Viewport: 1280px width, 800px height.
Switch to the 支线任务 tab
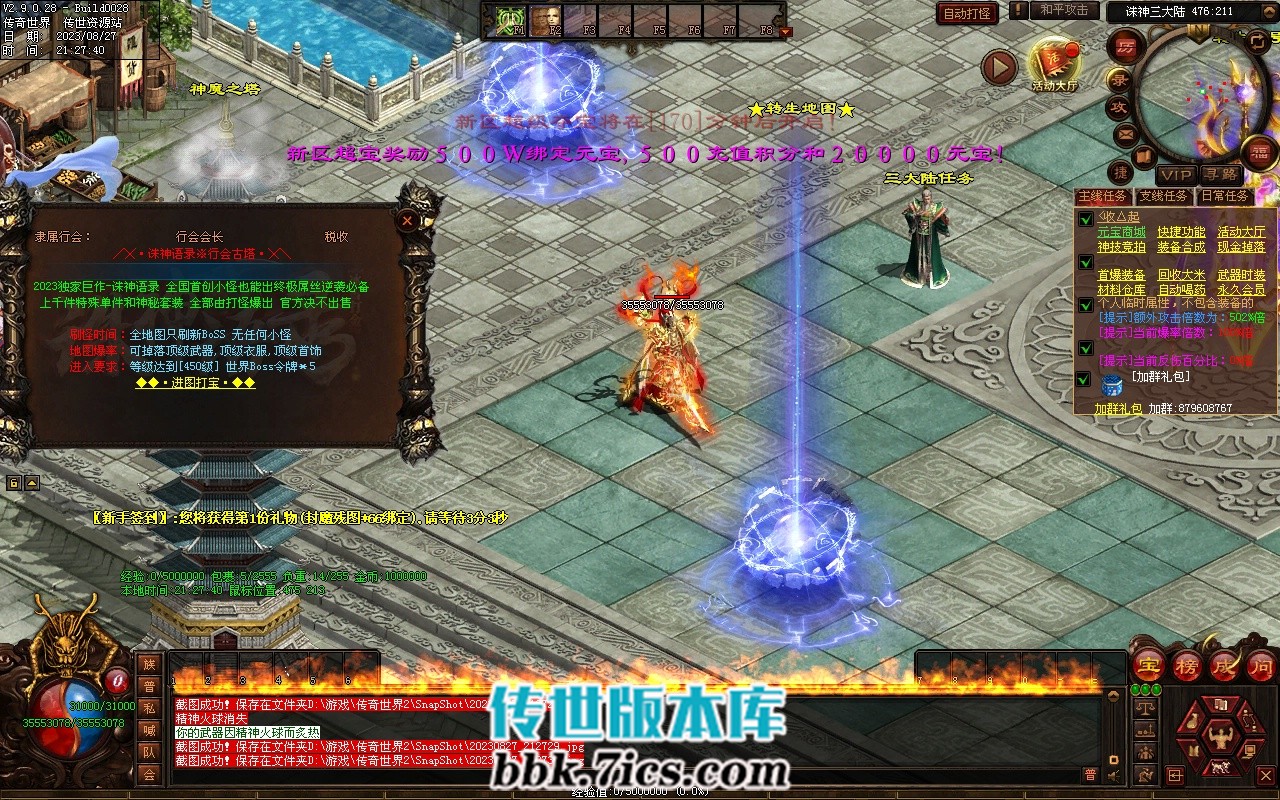pyautogui.click(x=1164, y=196)
